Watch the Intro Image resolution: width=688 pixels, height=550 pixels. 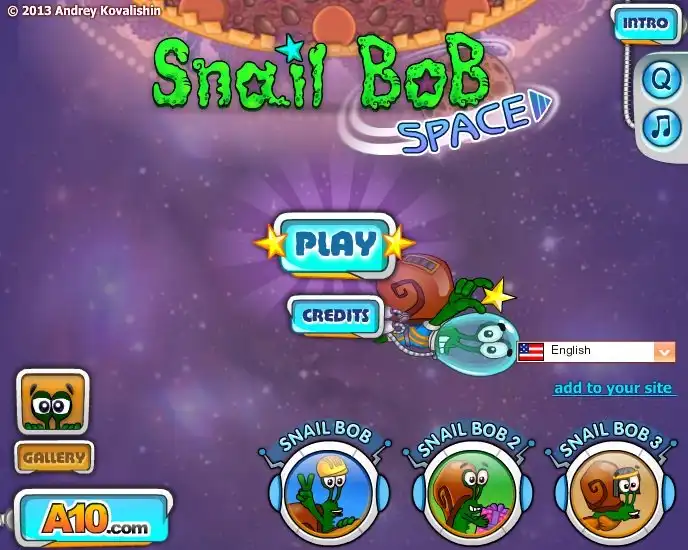coord(644,23)
